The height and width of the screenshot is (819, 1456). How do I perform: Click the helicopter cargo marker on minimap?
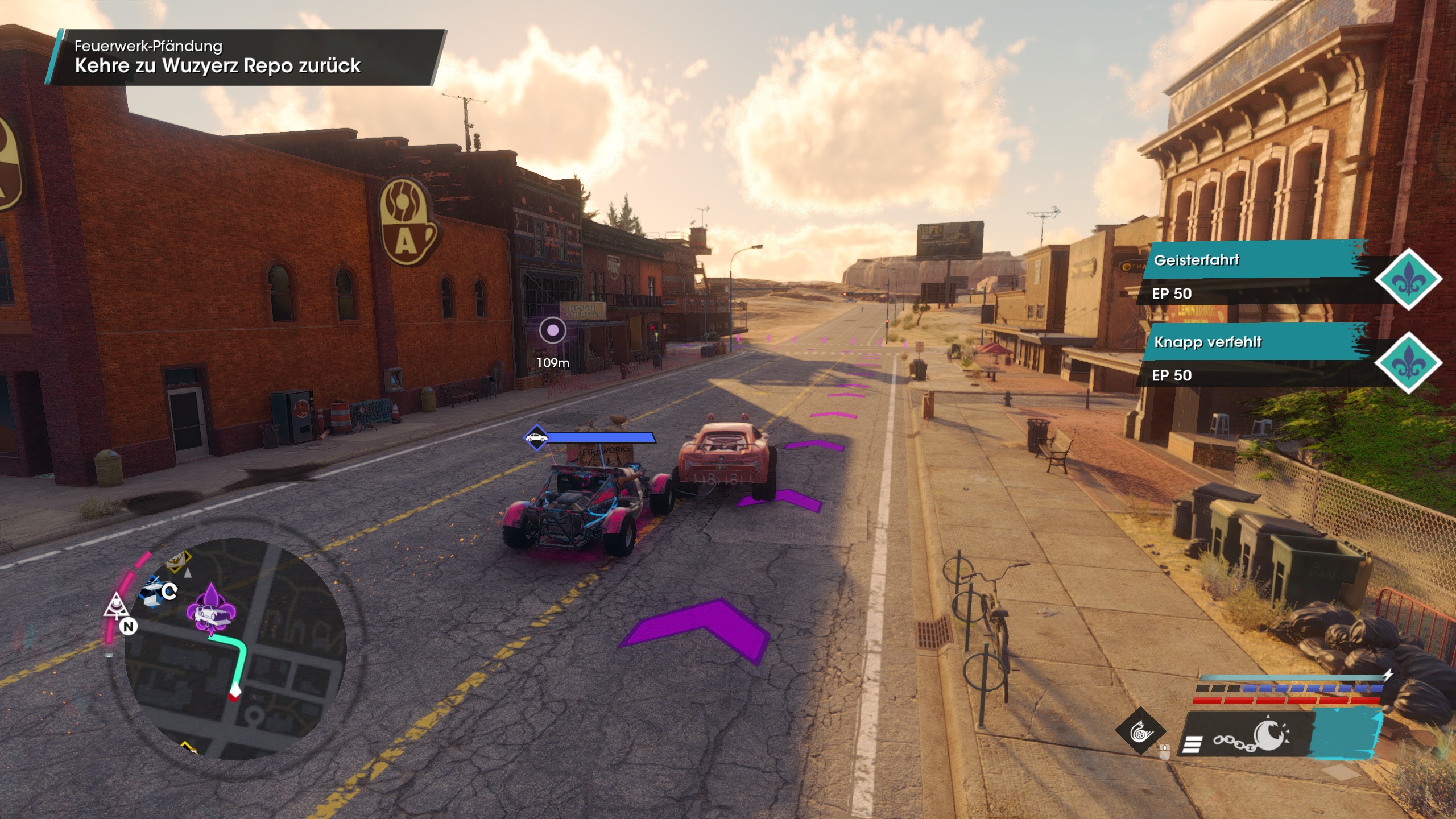pos(152,590)
